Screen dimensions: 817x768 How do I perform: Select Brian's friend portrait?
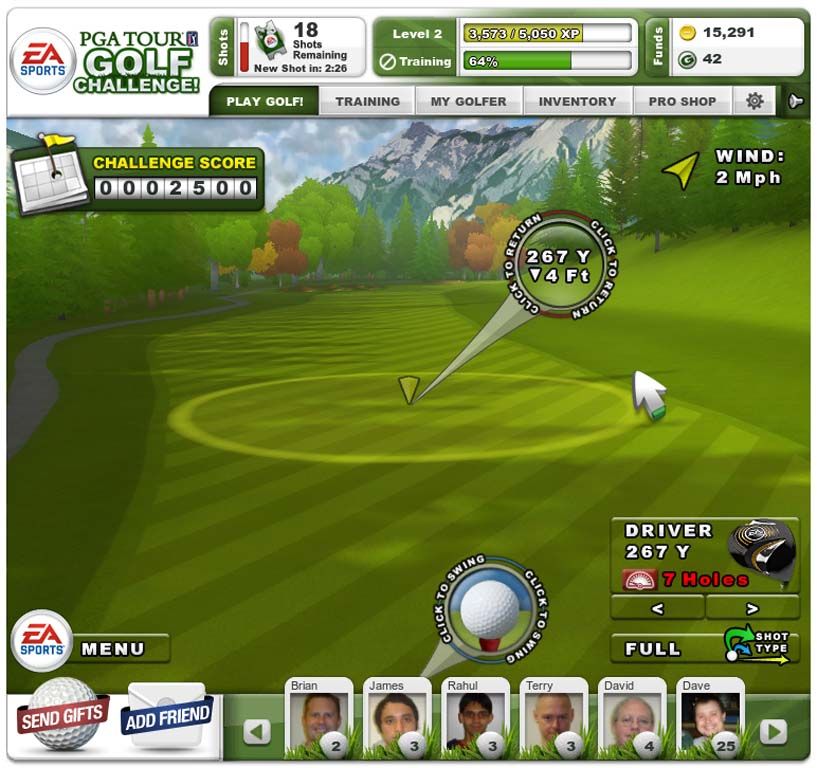pos(319,719)
